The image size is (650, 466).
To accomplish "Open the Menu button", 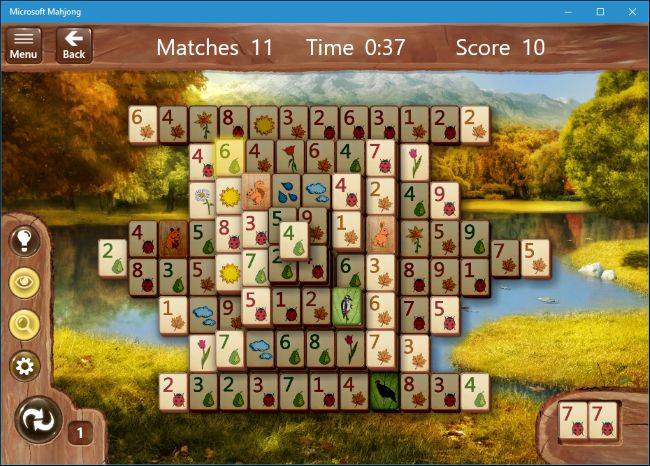I will (24, 44).
